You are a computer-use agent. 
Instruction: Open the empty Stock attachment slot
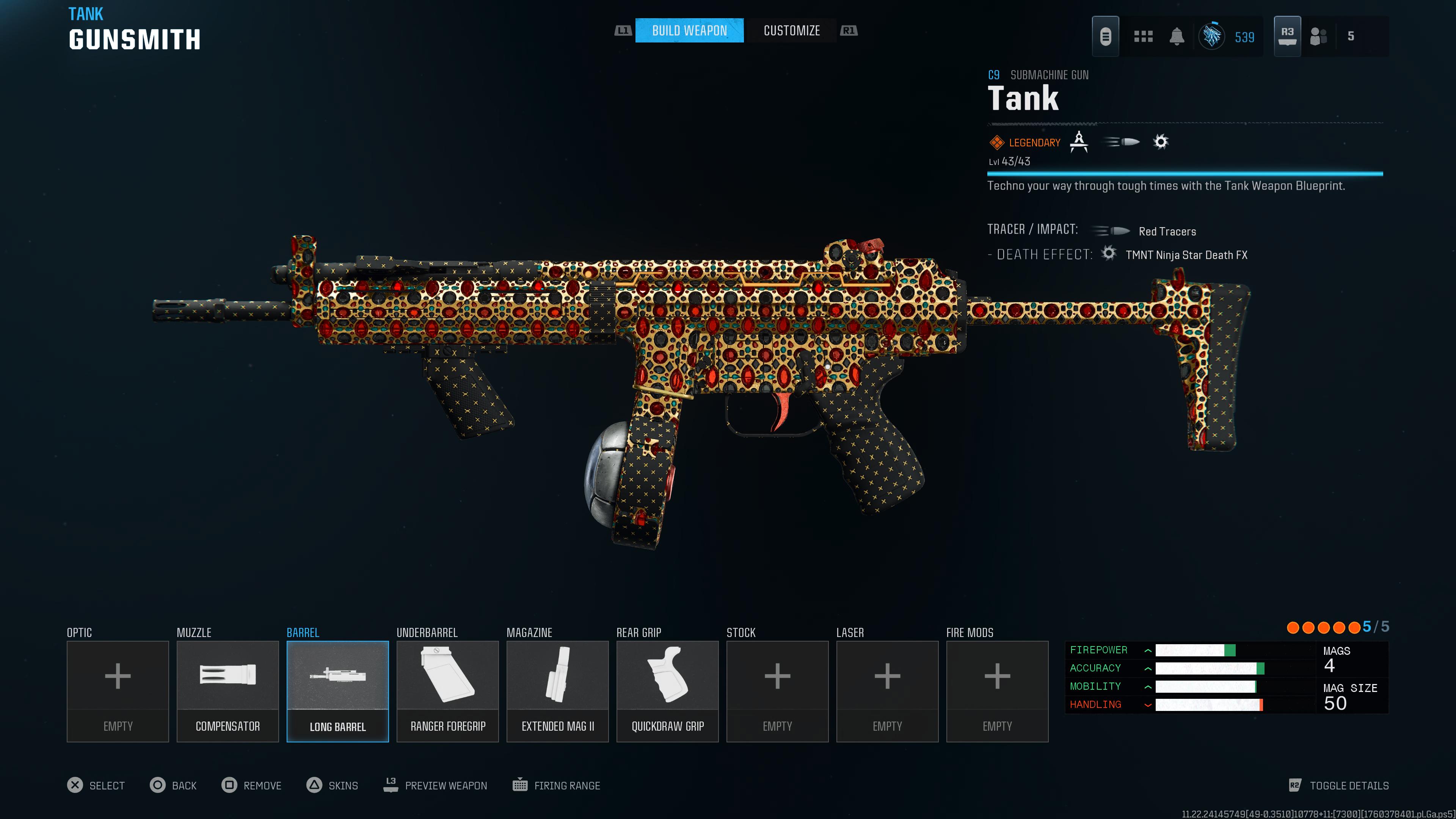click(x=777, y=691)
